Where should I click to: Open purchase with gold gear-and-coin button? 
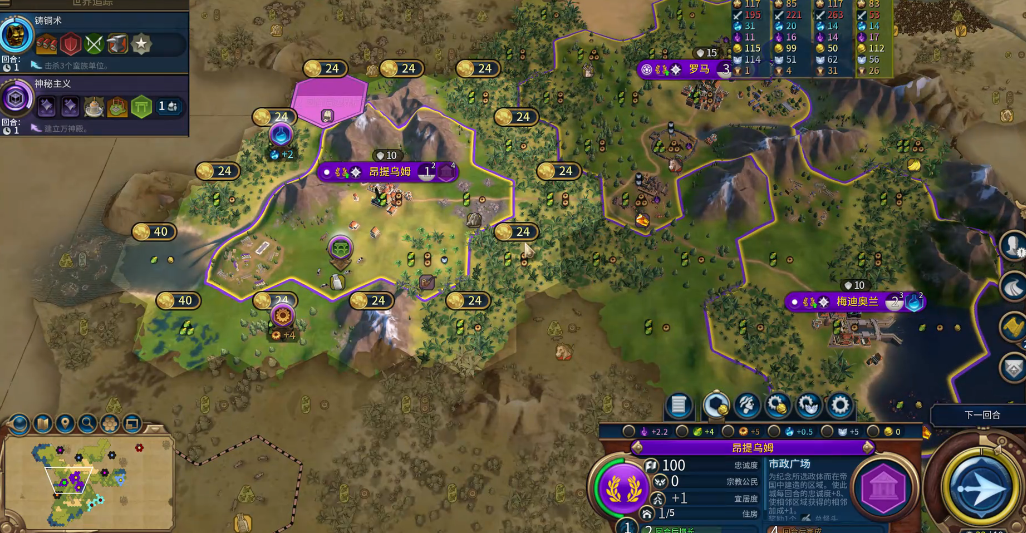[x=777, y=405]
